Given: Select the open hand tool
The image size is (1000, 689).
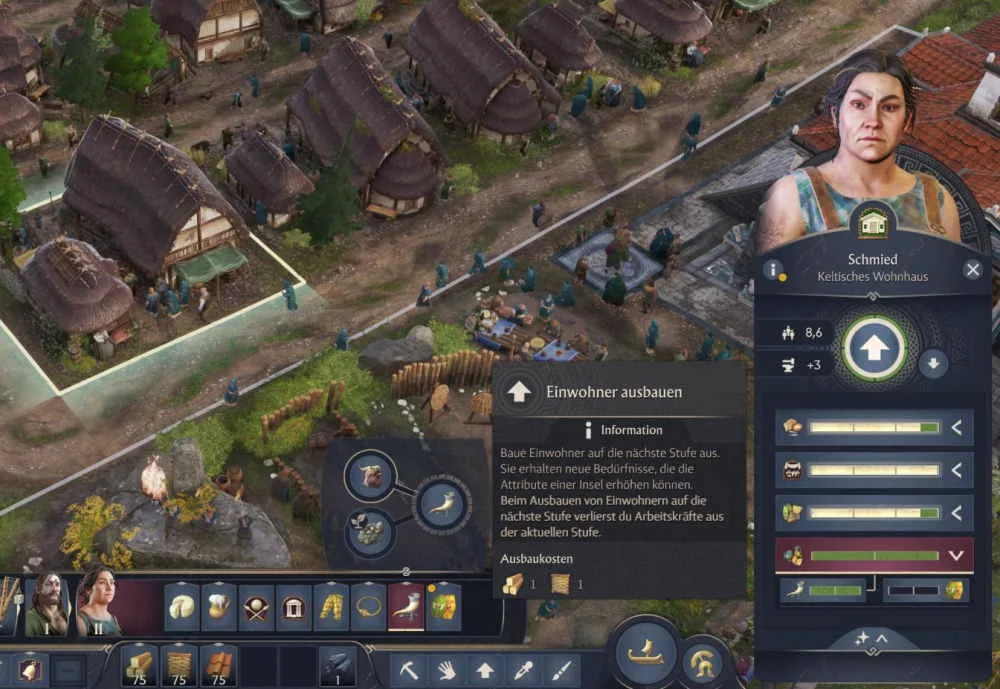Looking at the screenshot, I should [x=446, y=668].
